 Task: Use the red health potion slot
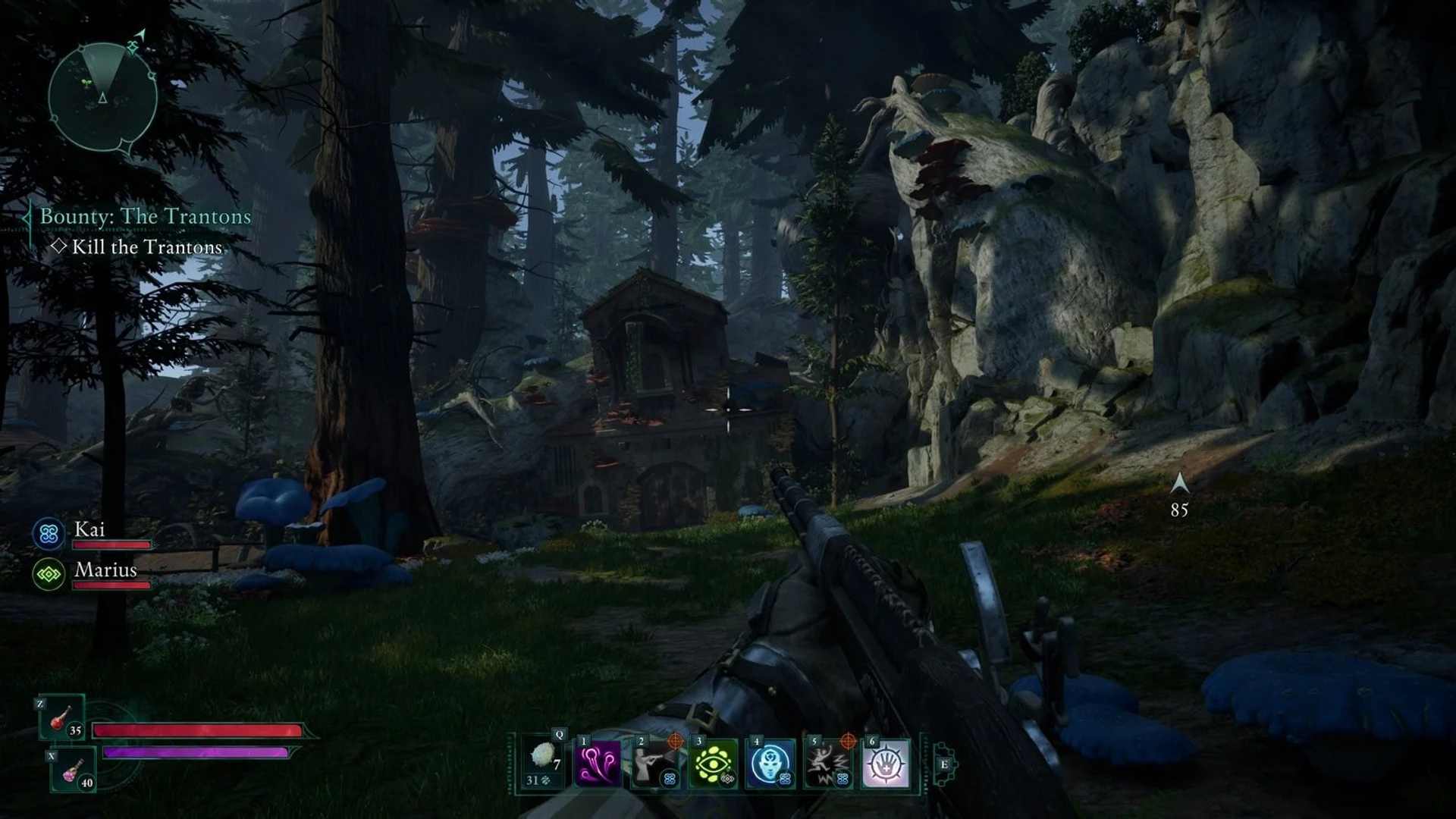(x=62, y=717)
